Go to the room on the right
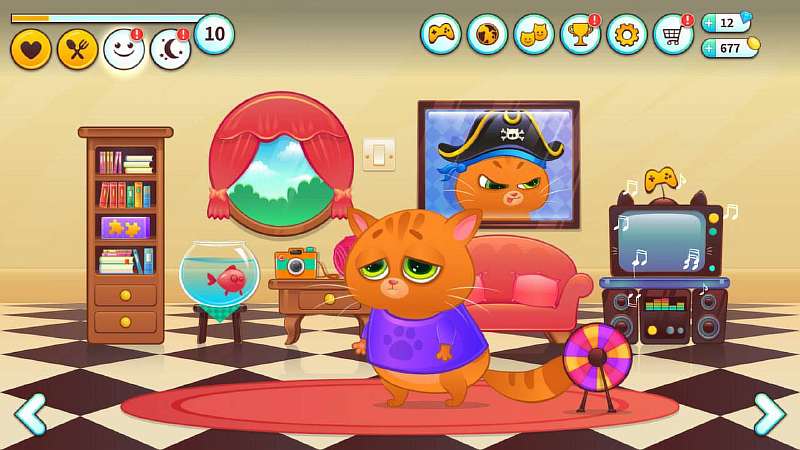 (768, 413)
